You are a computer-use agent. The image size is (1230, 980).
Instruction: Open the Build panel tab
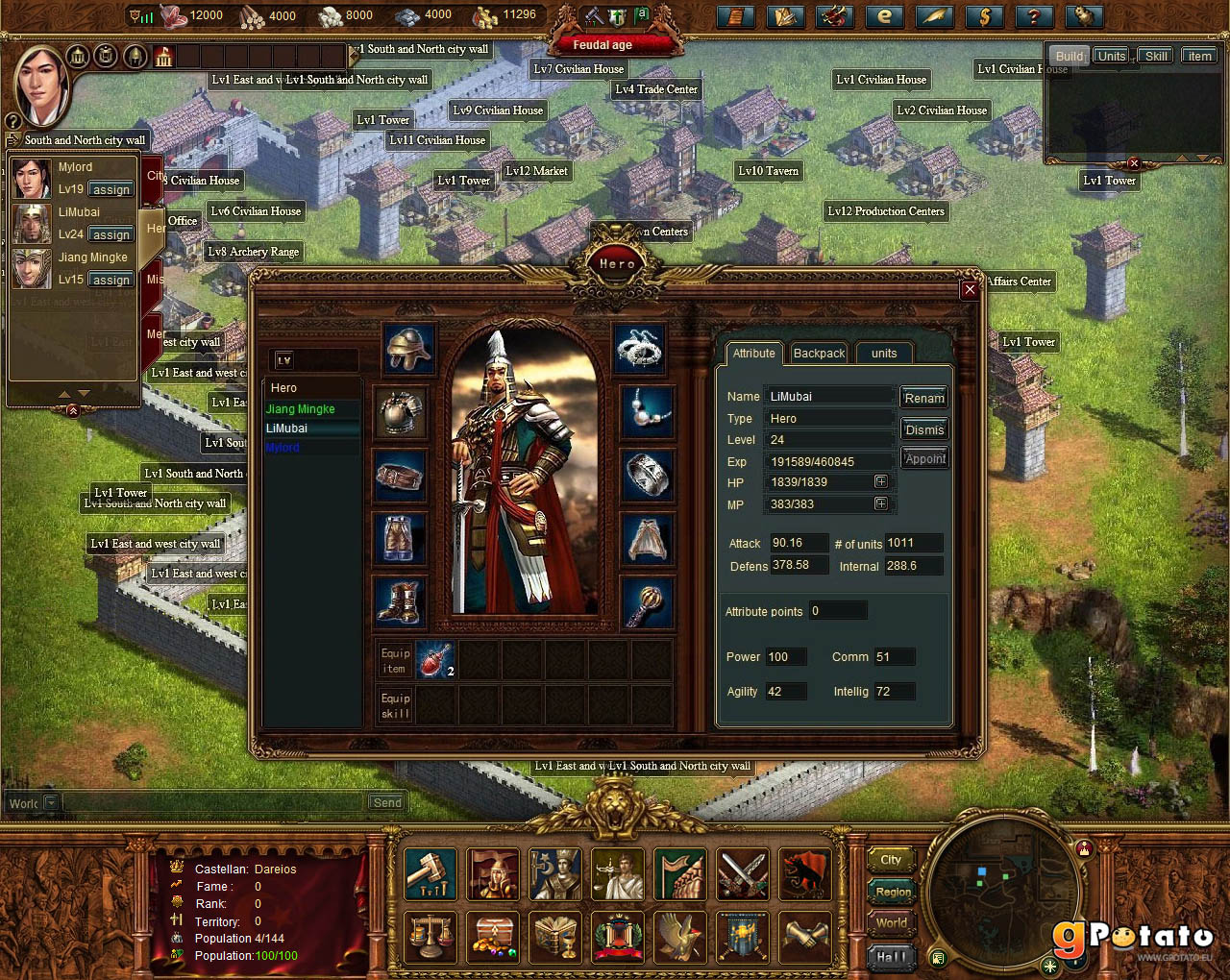[x=1070, y=56]
